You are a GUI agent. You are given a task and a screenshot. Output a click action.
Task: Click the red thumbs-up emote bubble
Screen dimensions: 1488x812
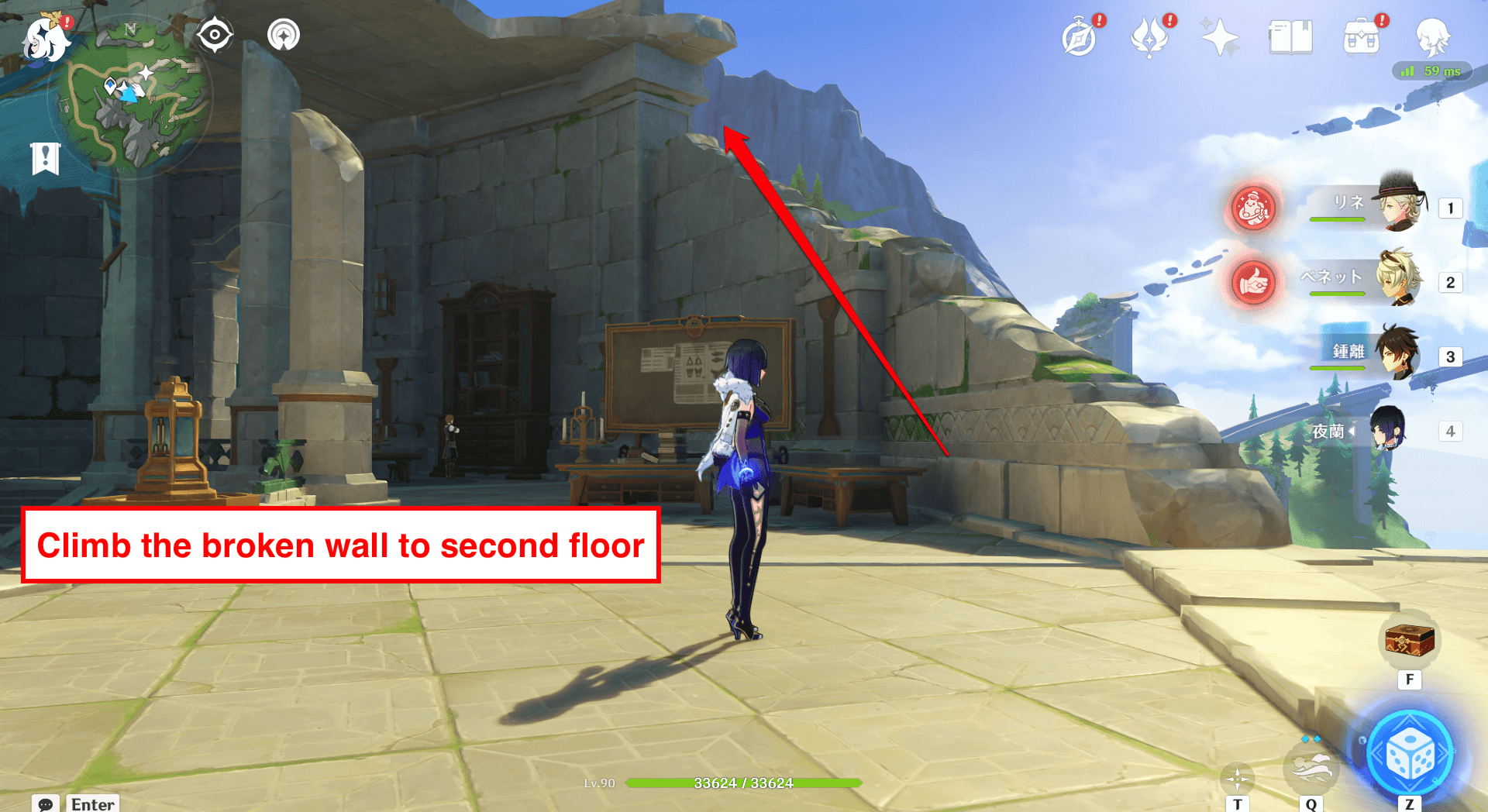tap(1253, 283)
